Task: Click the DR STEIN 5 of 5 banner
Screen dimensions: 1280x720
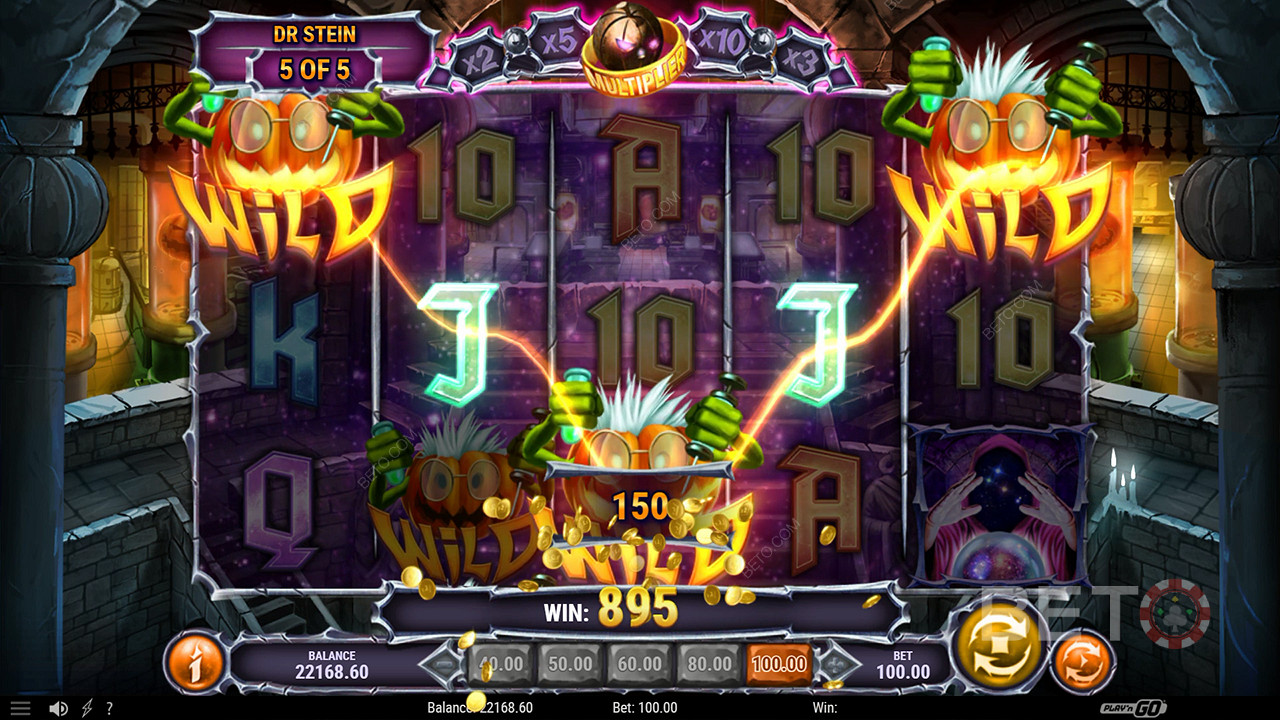Action: pos(316,48)
